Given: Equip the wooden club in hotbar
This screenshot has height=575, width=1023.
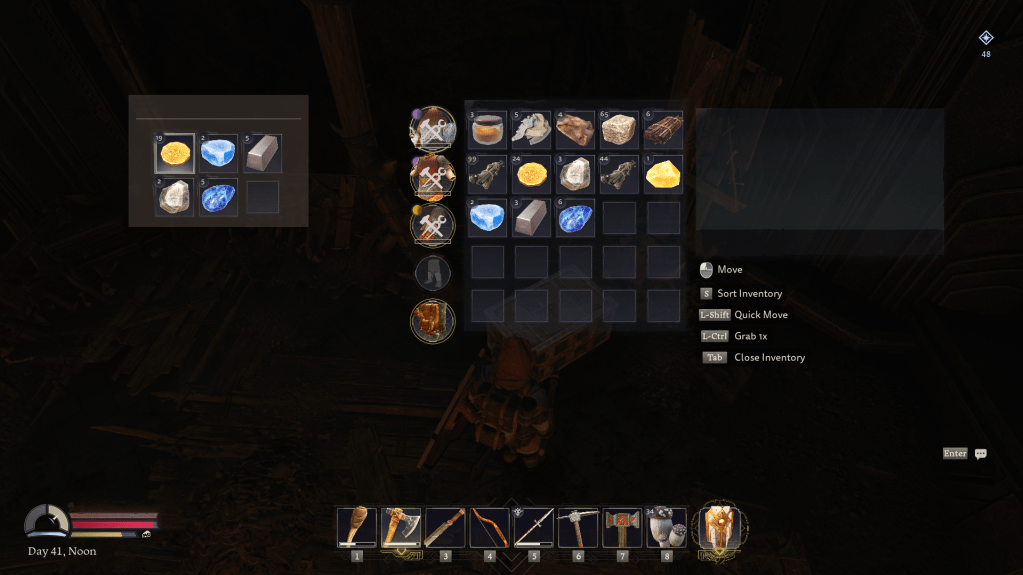Looking at the screenshot, I should (x=357, y=526).
